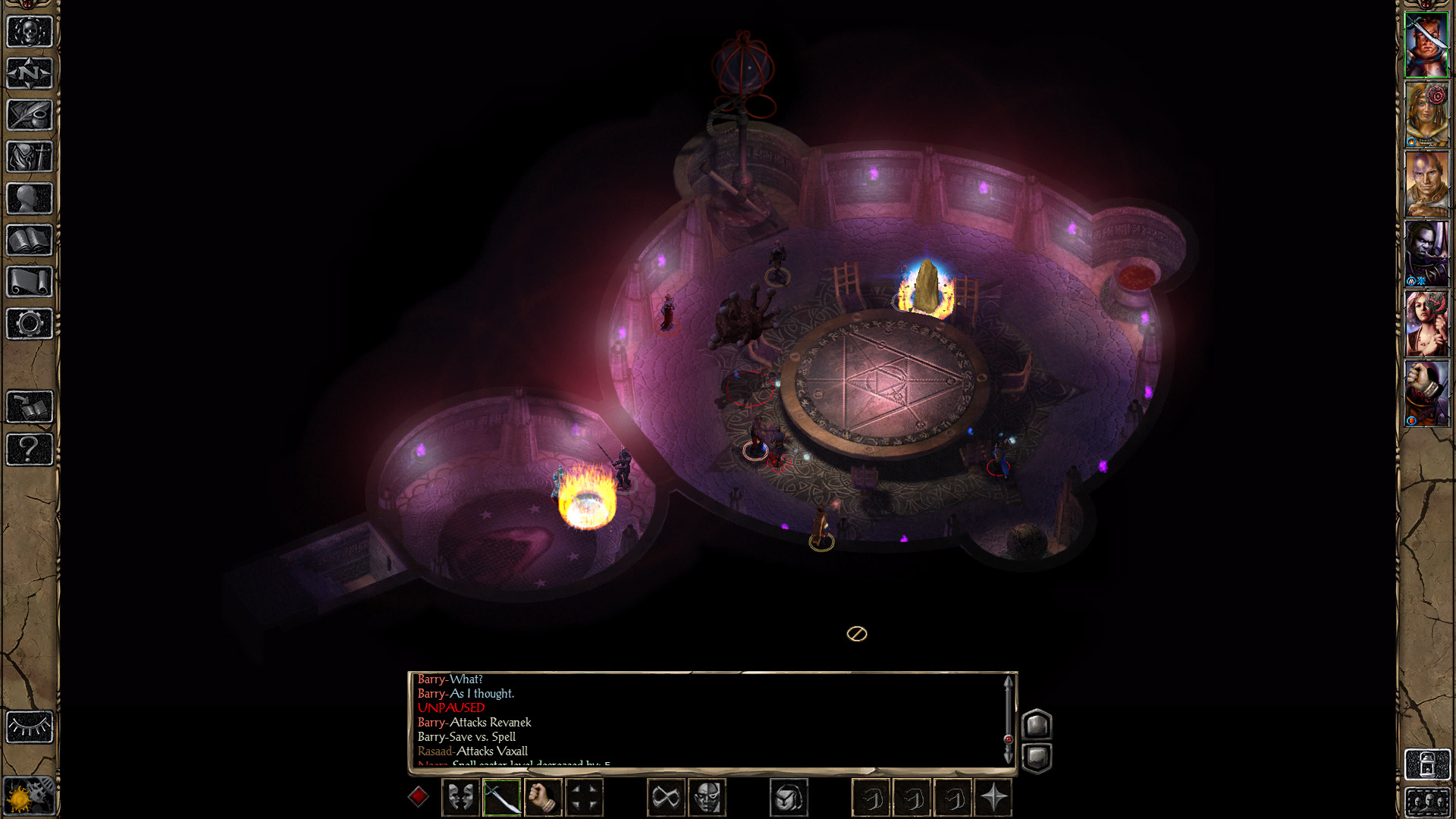The height and width of the screenshot is (819, 1456).
Task: Select the bald monk's portrait
Action: (x=1426, y=184)
